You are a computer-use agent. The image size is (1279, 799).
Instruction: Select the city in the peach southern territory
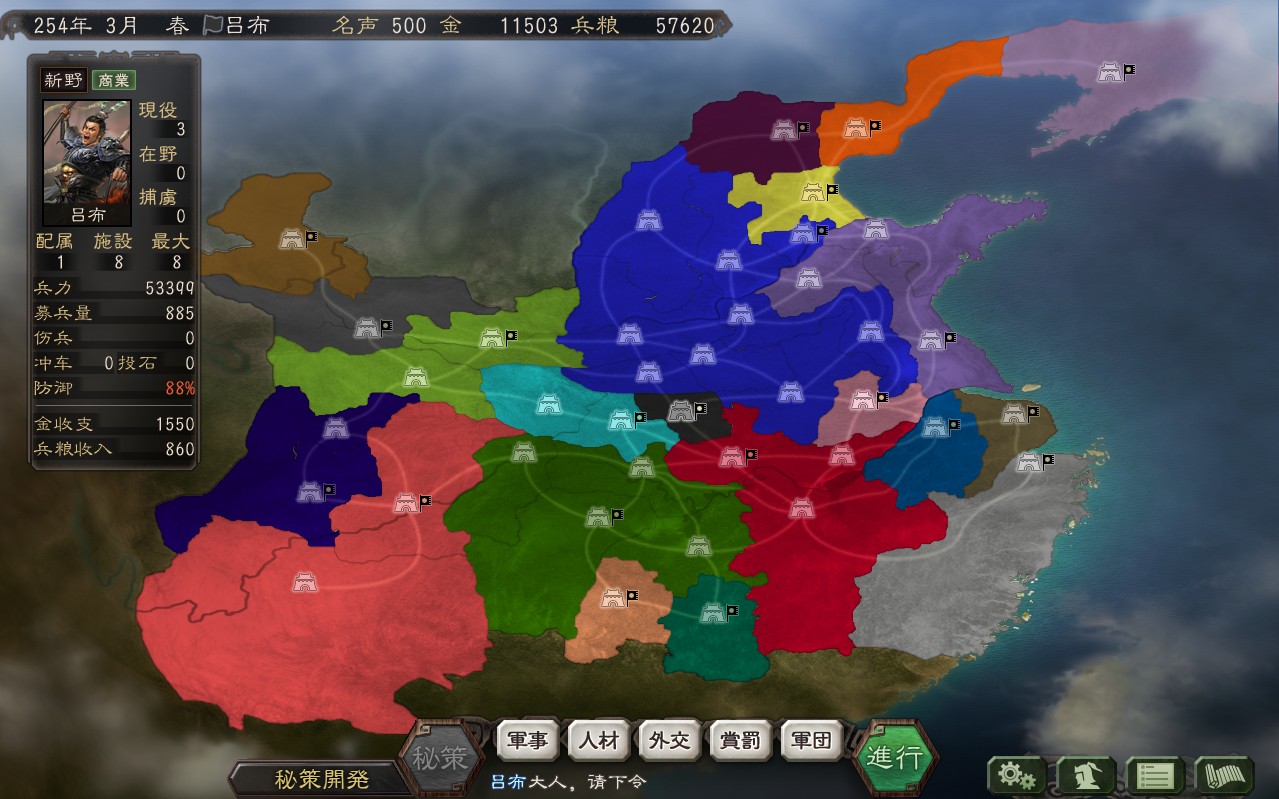pos(613,598)
